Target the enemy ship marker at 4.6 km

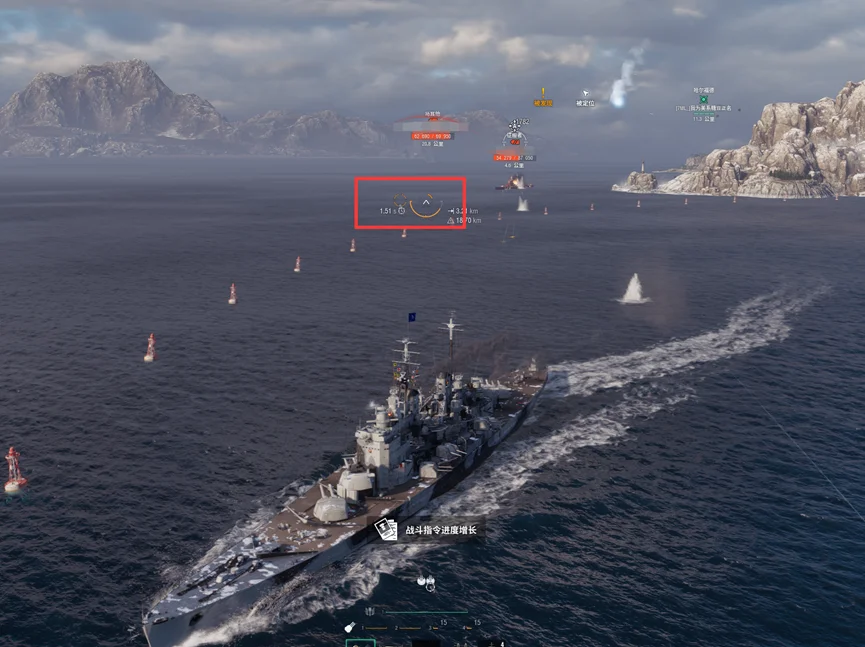[x=516, y=142]
